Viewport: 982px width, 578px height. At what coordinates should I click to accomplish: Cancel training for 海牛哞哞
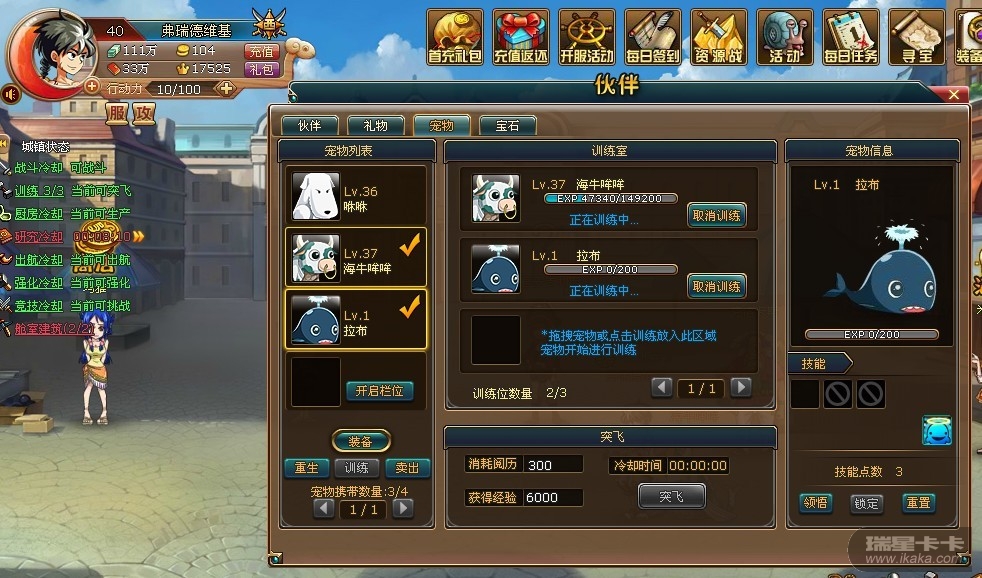pyautogui.click(x=716, y=215)
